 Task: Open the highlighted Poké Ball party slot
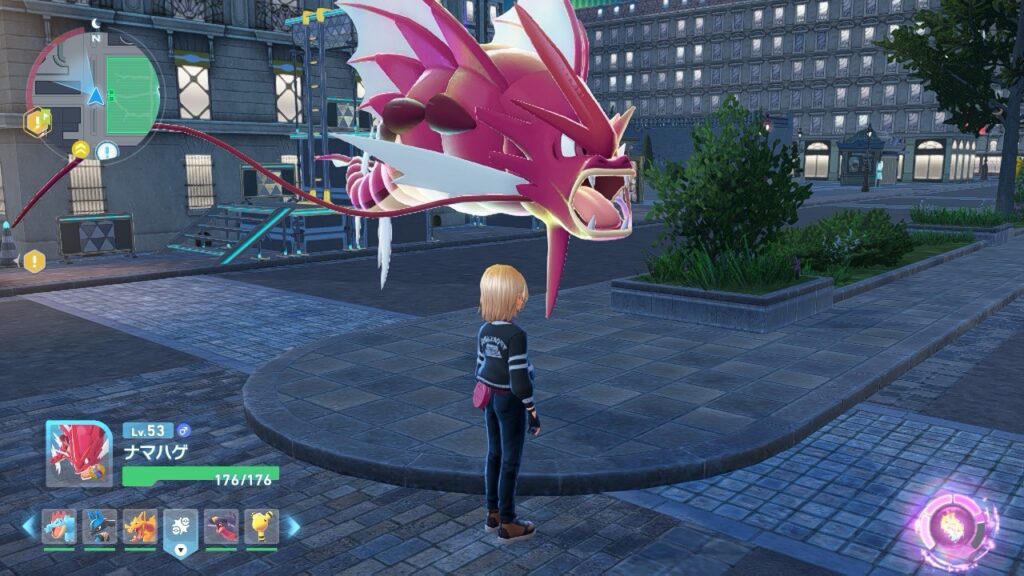point(181,526)
